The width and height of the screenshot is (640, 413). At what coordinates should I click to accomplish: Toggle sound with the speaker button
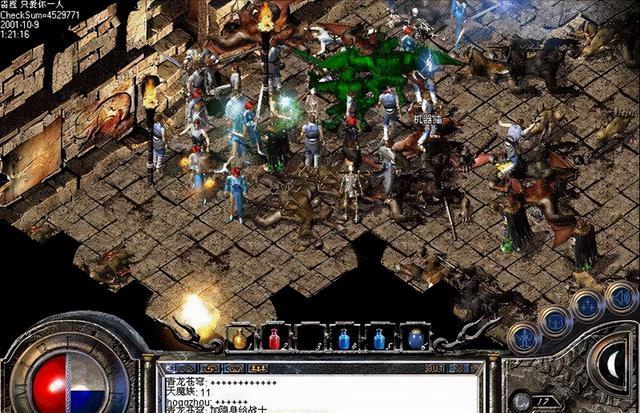point(620,296)
